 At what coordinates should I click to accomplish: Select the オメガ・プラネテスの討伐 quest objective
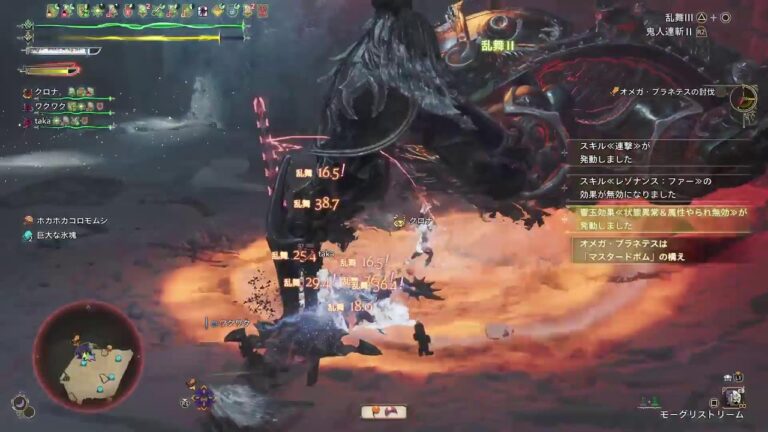click(668, 92)
